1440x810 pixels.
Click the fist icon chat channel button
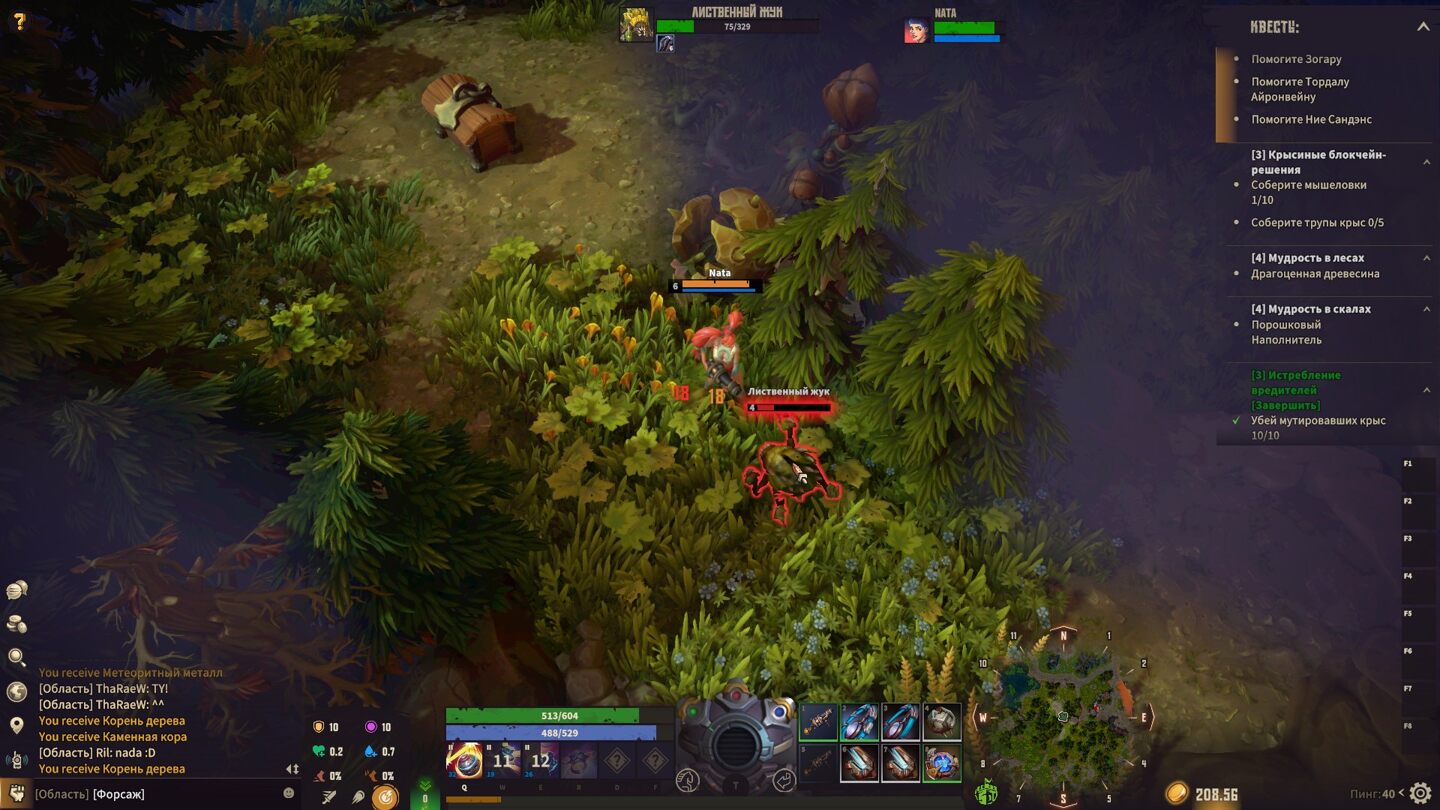pyautogui.click(x=16, y=794)
